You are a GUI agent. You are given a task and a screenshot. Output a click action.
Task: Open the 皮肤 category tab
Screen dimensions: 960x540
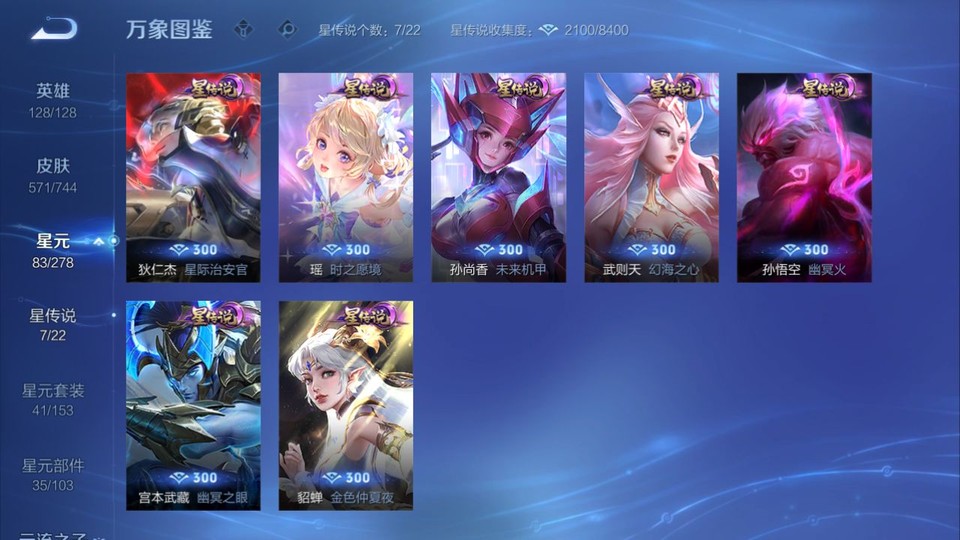click(53, 174)
